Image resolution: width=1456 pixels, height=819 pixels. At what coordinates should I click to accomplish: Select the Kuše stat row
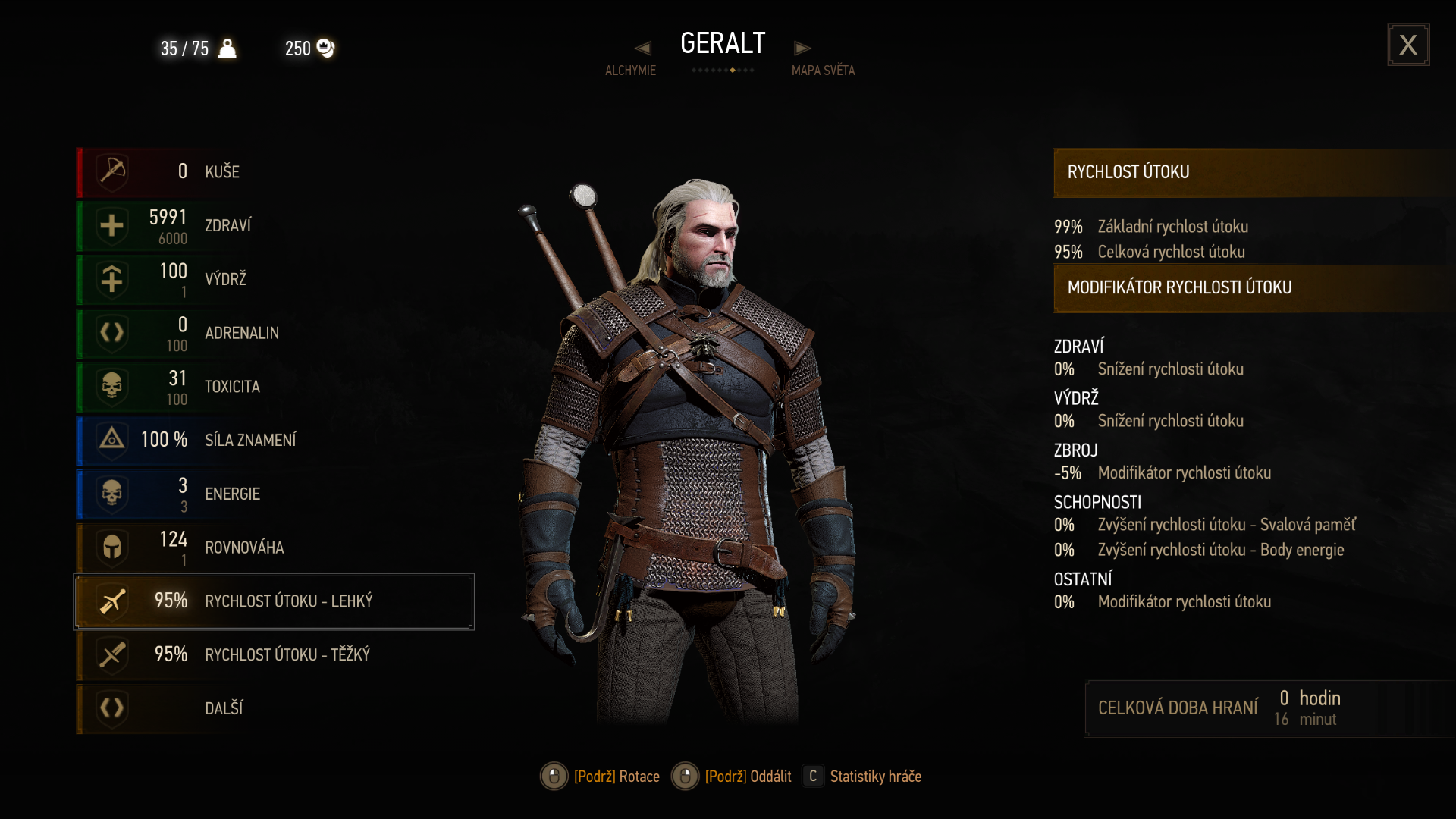click(273, 172)
